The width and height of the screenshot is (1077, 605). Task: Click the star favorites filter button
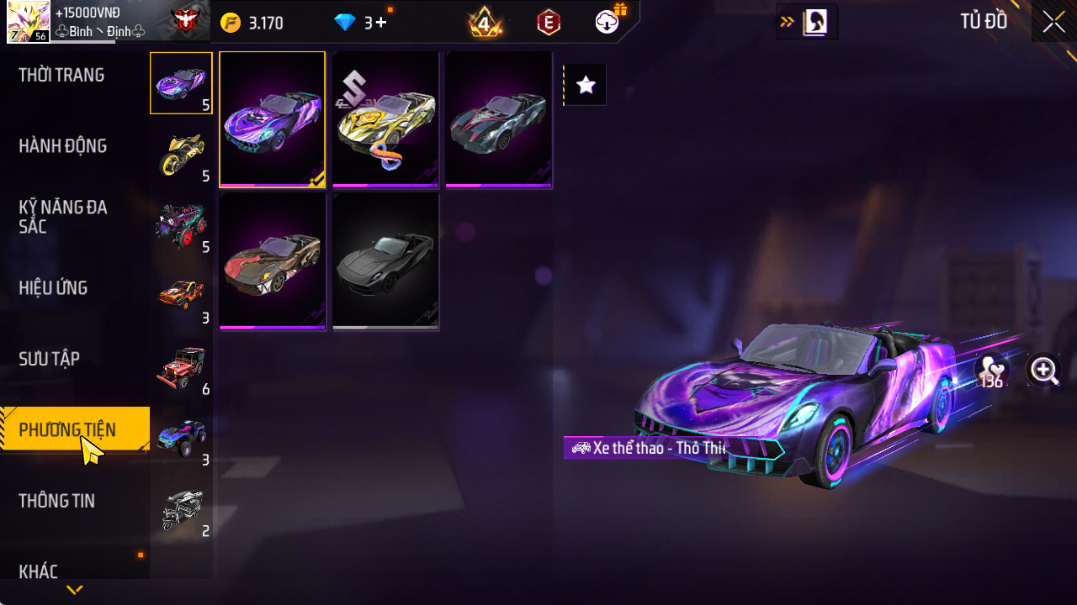tap(586, 86)
